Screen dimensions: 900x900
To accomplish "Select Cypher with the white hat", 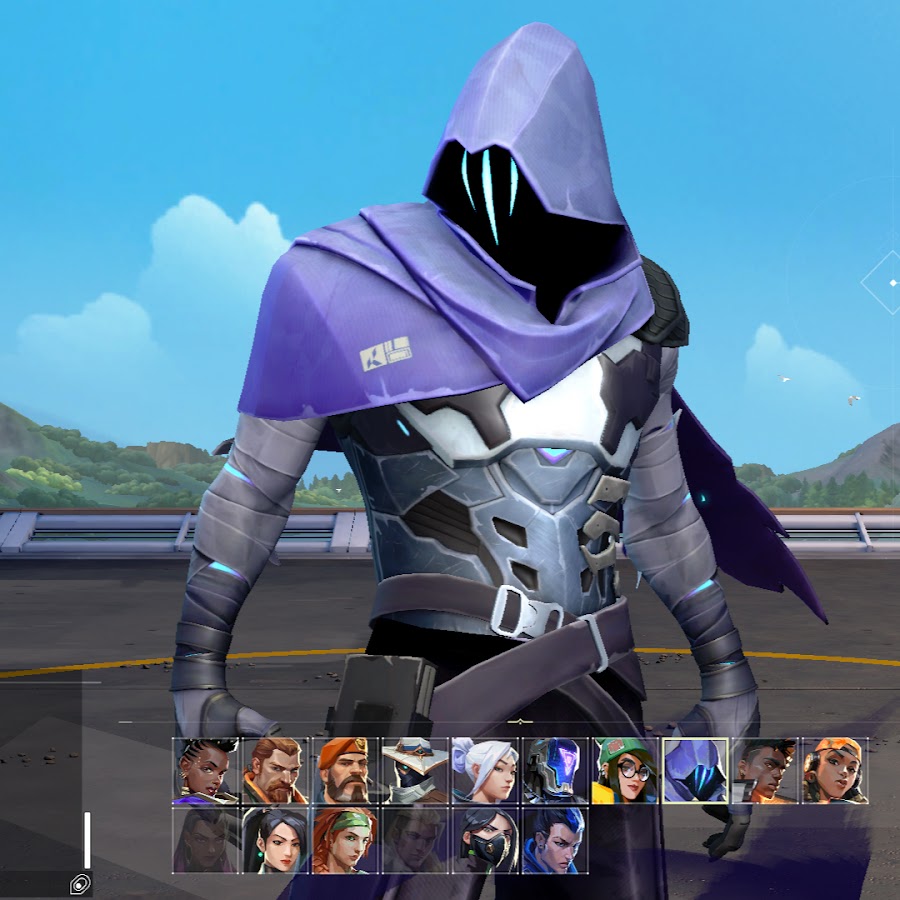I will click(416, 771).
